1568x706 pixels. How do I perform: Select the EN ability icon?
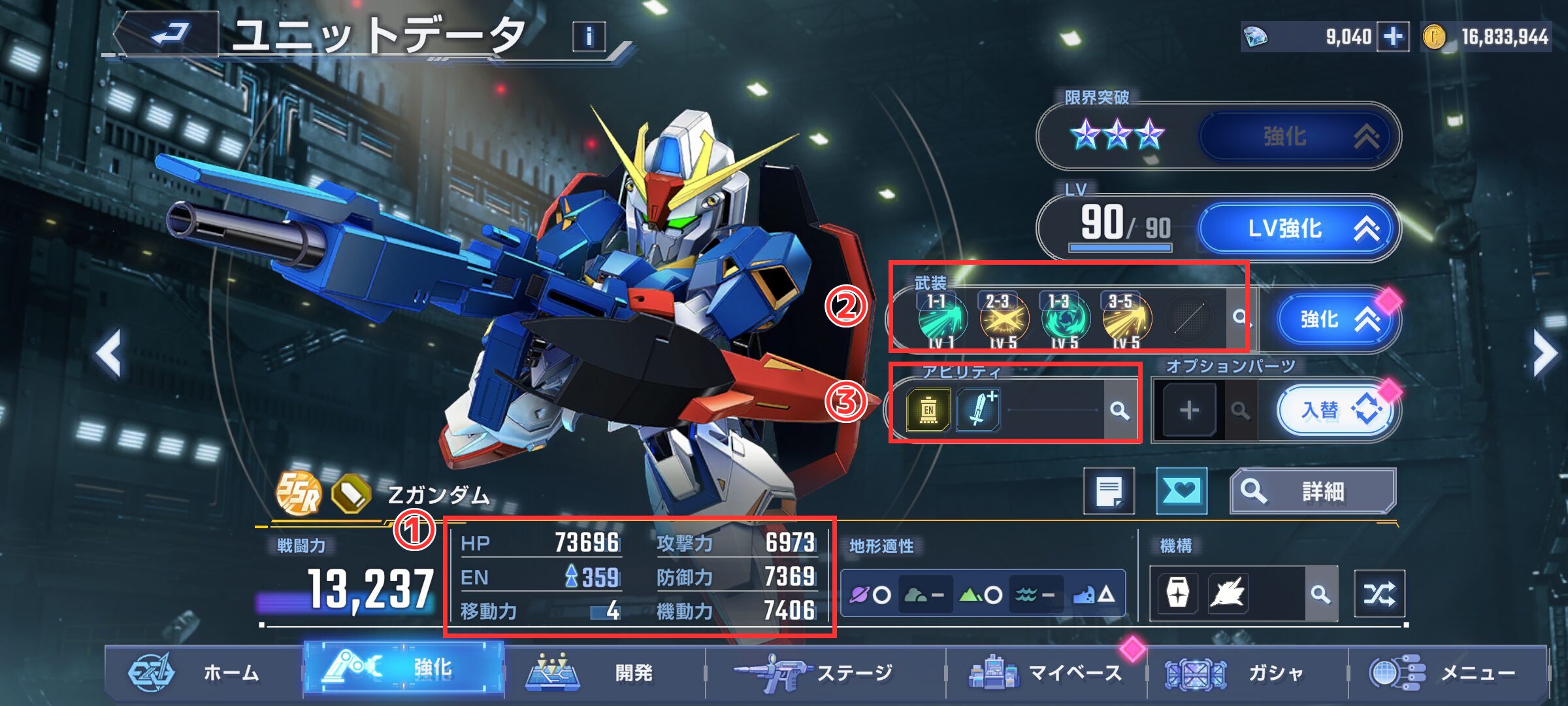pyautogui.click(x=928, y=411)
